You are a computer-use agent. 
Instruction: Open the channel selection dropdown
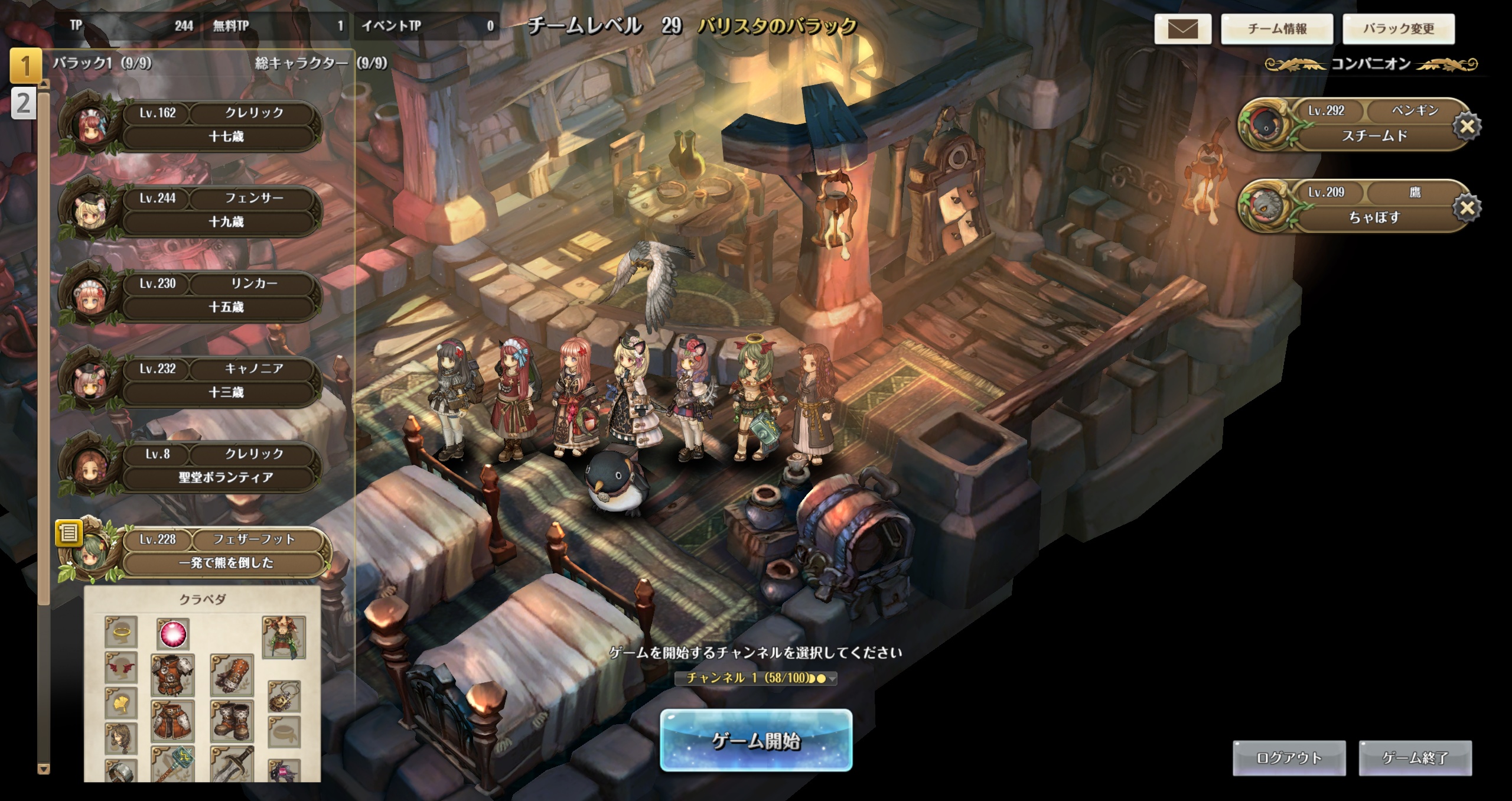point(756,678)
